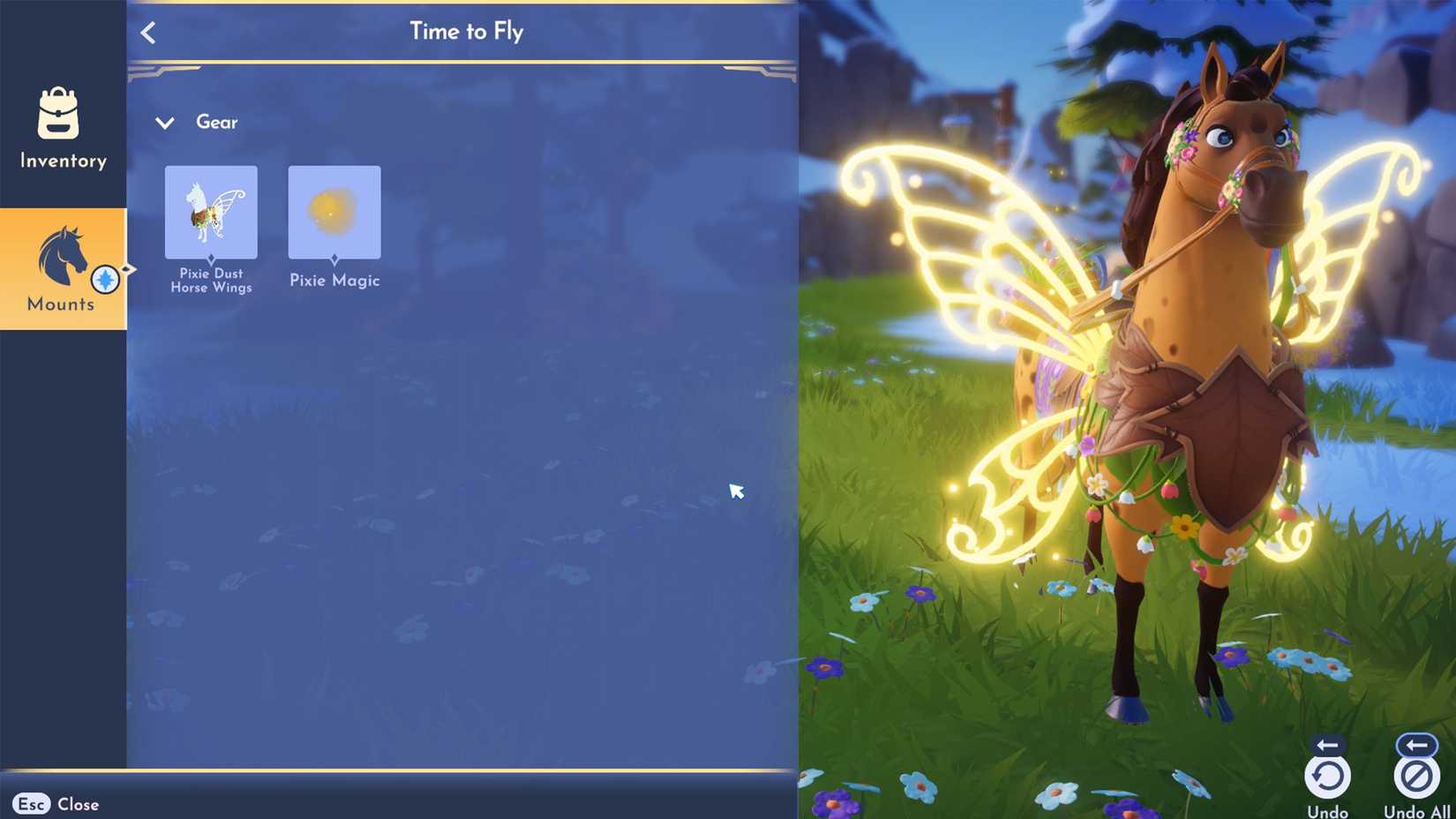This screenshot has width=1456, height=819.
Task: Click the Time to Fly header
Action: pos(467,31)
